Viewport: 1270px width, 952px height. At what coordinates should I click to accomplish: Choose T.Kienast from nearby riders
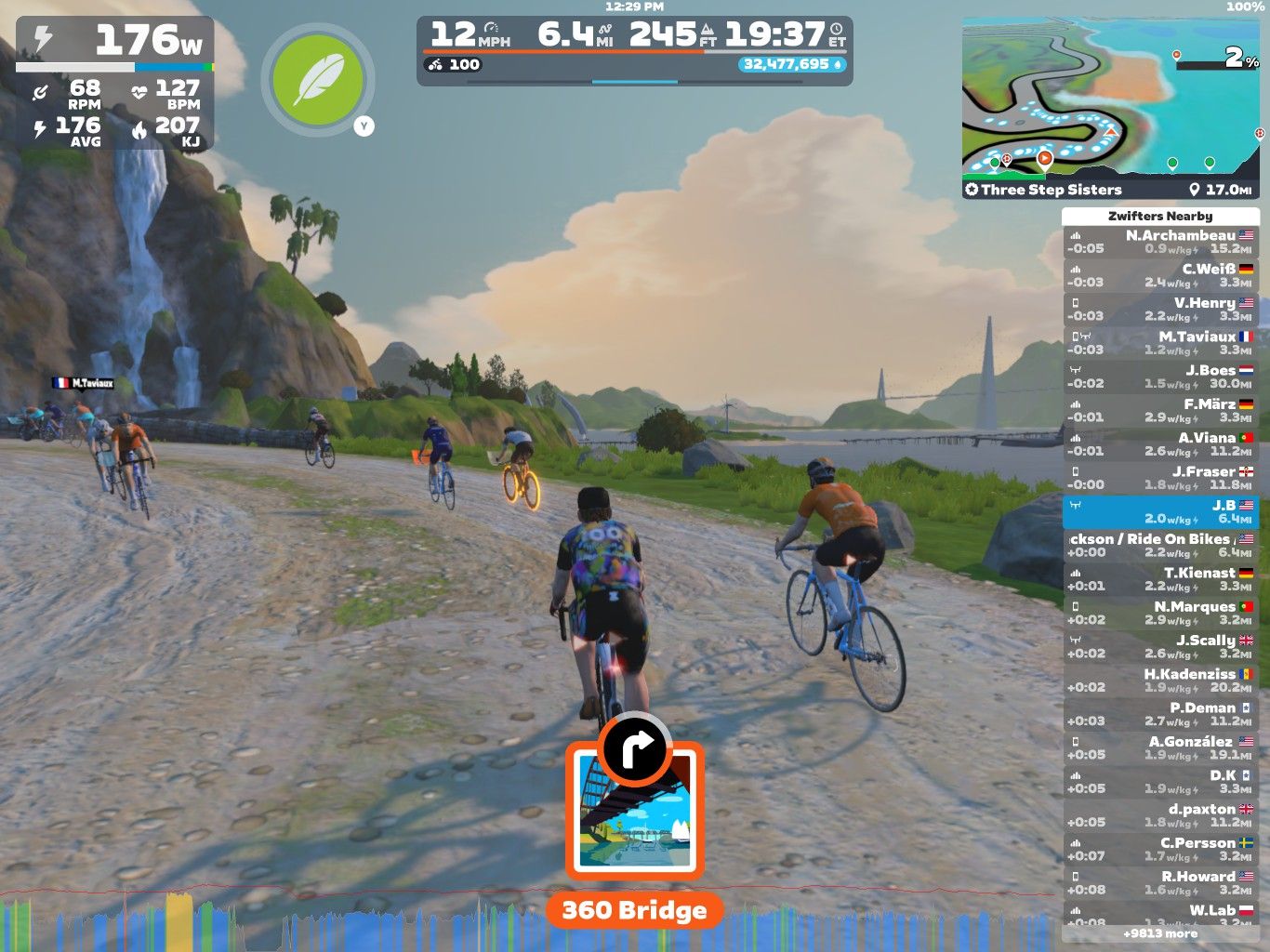(x=1160, y=579)
